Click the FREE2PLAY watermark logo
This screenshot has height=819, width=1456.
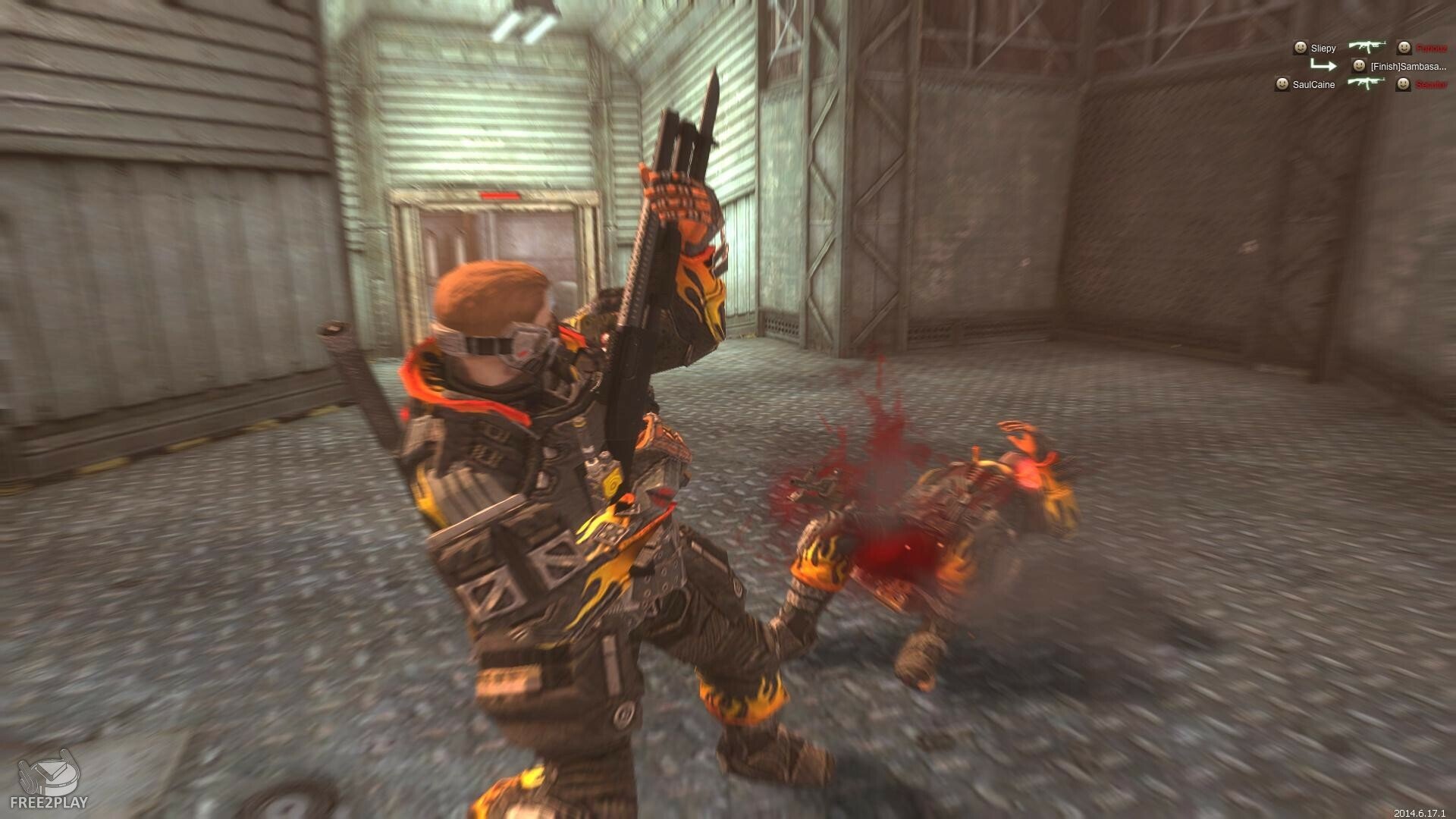pos(49,781)
